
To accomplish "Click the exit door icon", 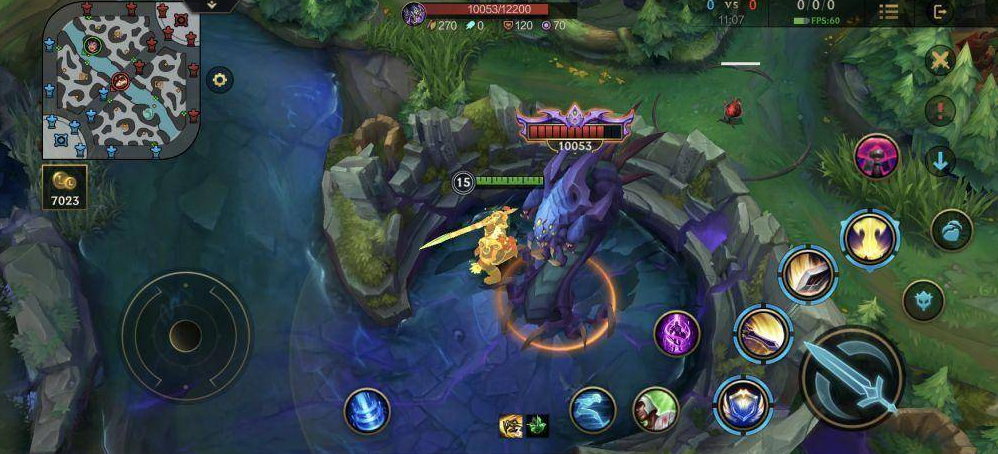I will point(940,12).
